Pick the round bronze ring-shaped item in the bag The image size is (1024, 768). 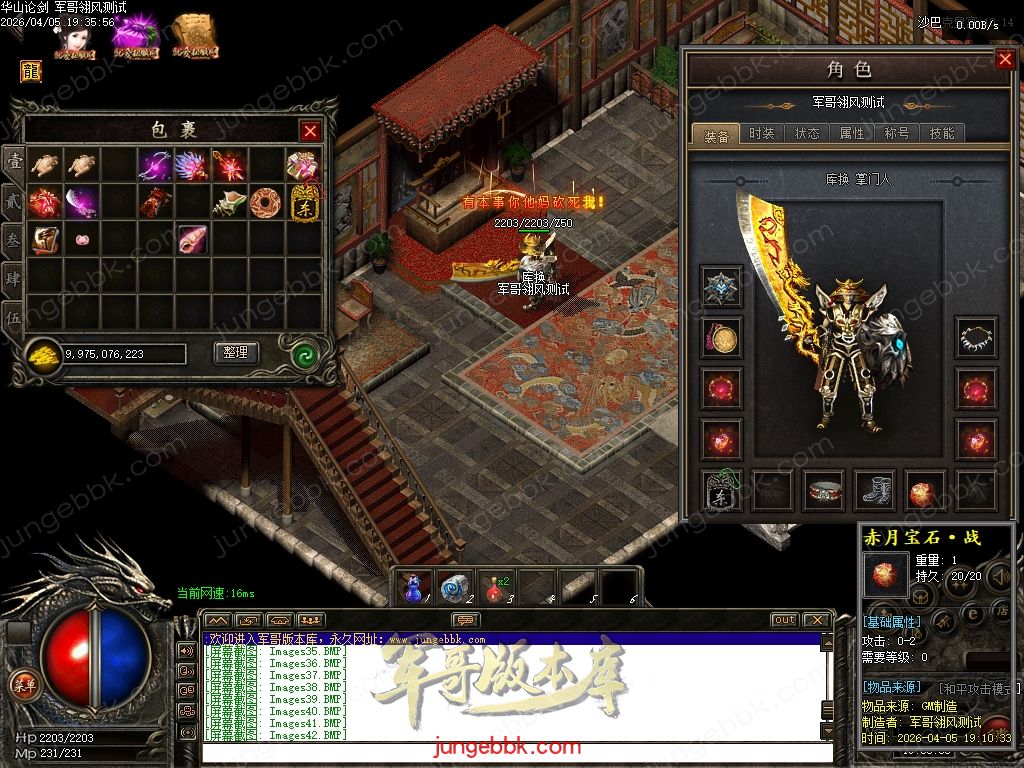[x=266, y=202]
